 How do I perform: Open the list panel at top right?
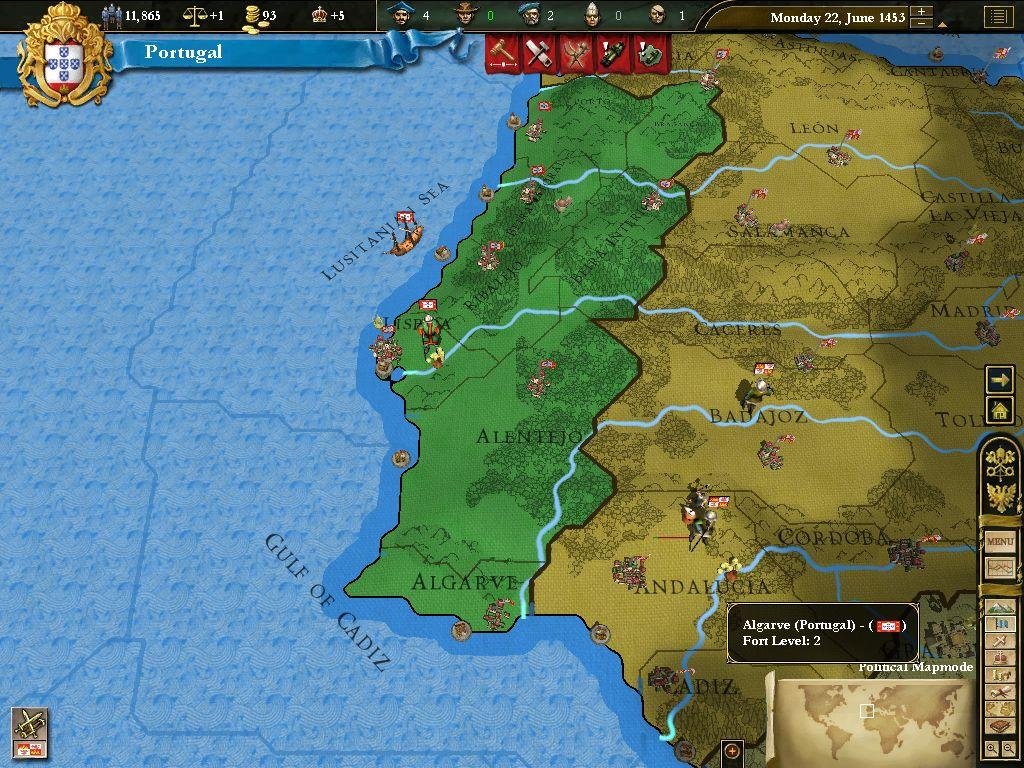(997, 17)
